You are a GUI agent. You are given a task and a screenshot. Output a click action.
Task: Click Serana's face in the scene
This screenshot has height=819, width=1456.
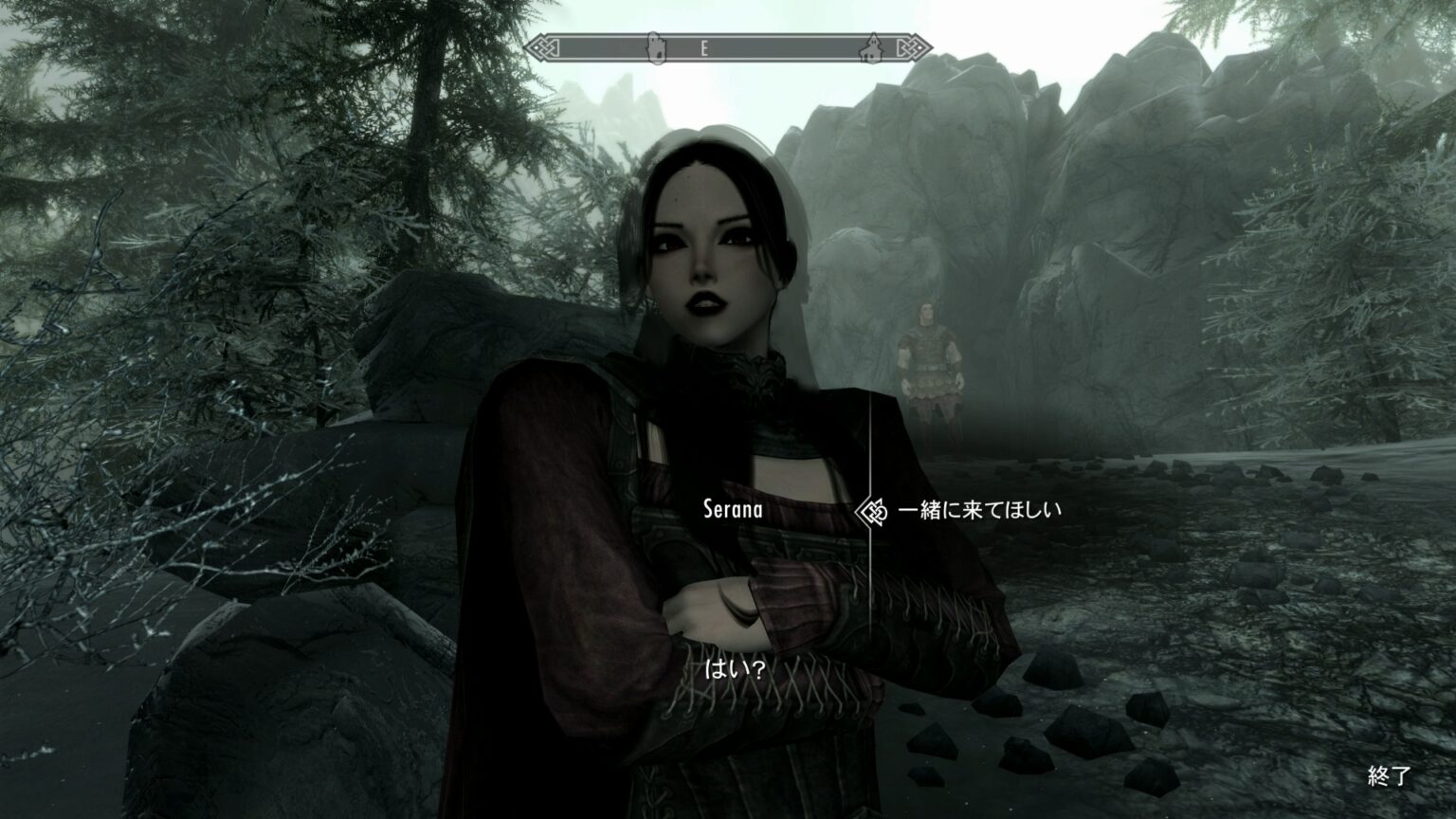pyautogui.click(x=701, y=256)
